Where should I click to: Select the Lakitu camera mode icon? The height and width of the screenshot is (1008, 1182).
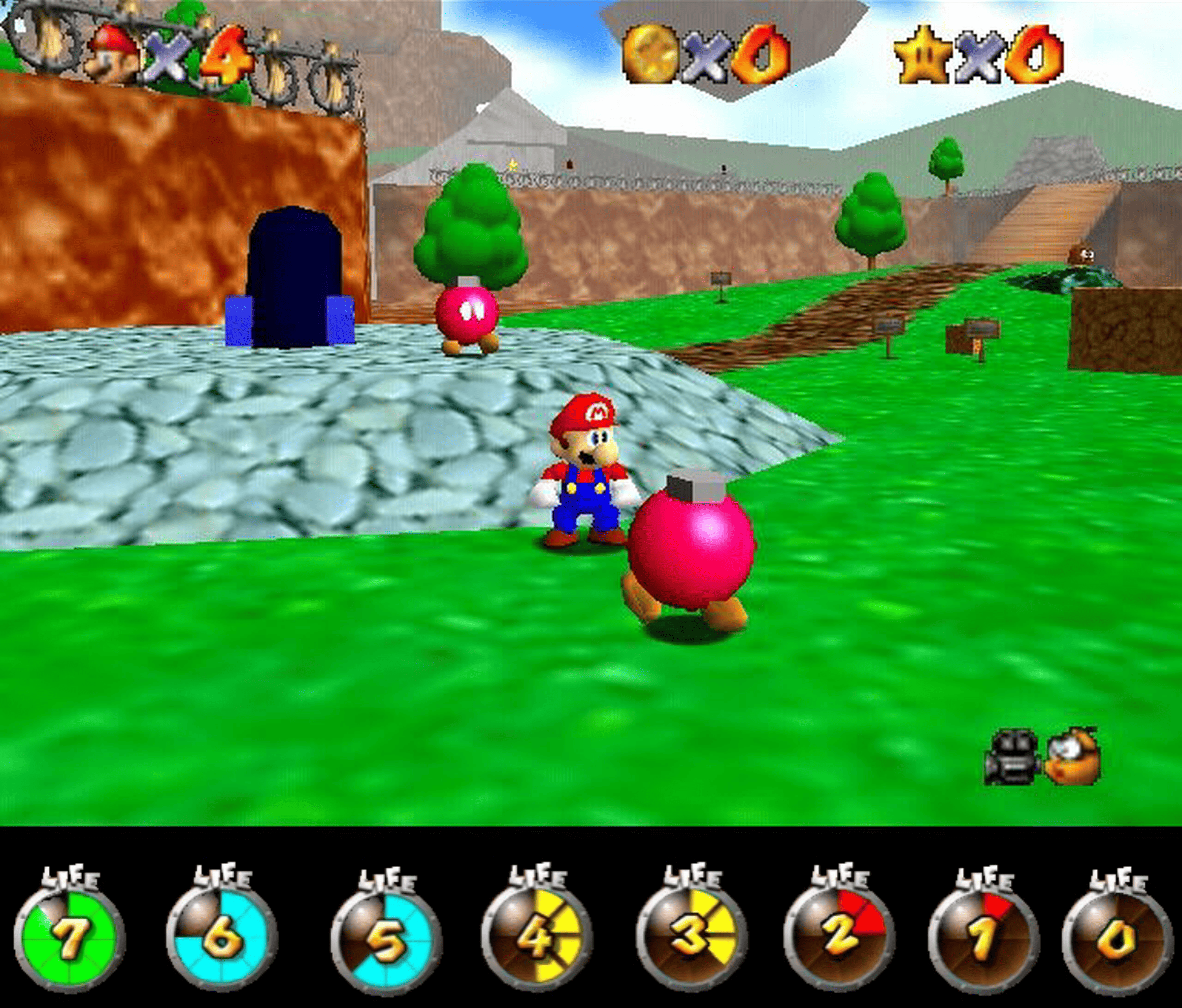pyautogui.click(x=1073, y=757)
